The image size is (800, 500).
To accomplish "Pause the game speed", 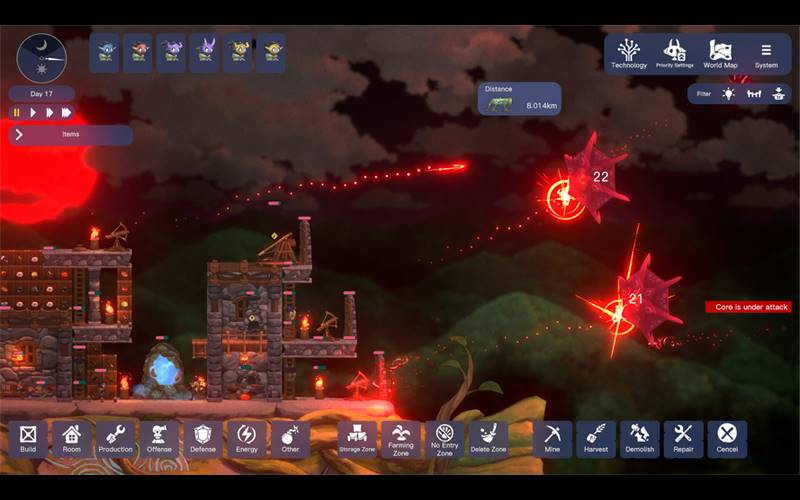I will click(17, 112).
